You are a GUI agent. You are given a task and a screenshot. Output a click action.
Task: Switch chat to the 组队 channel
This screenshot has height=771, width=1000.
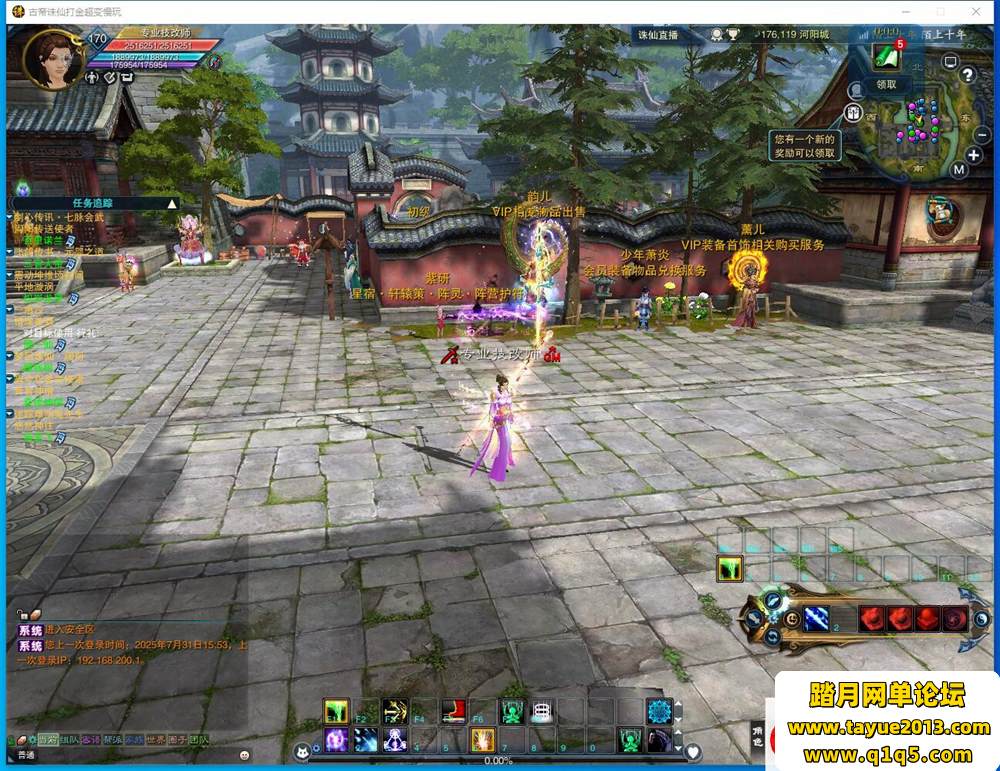pyautogui.click(x=69, y=740)
